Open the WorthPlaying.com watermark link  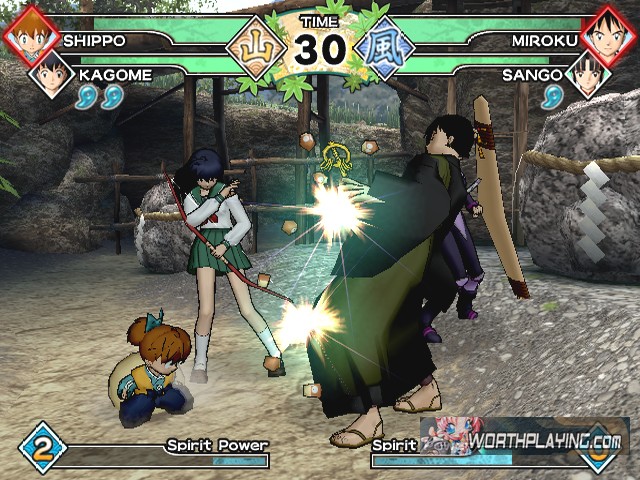pos(546,441)
